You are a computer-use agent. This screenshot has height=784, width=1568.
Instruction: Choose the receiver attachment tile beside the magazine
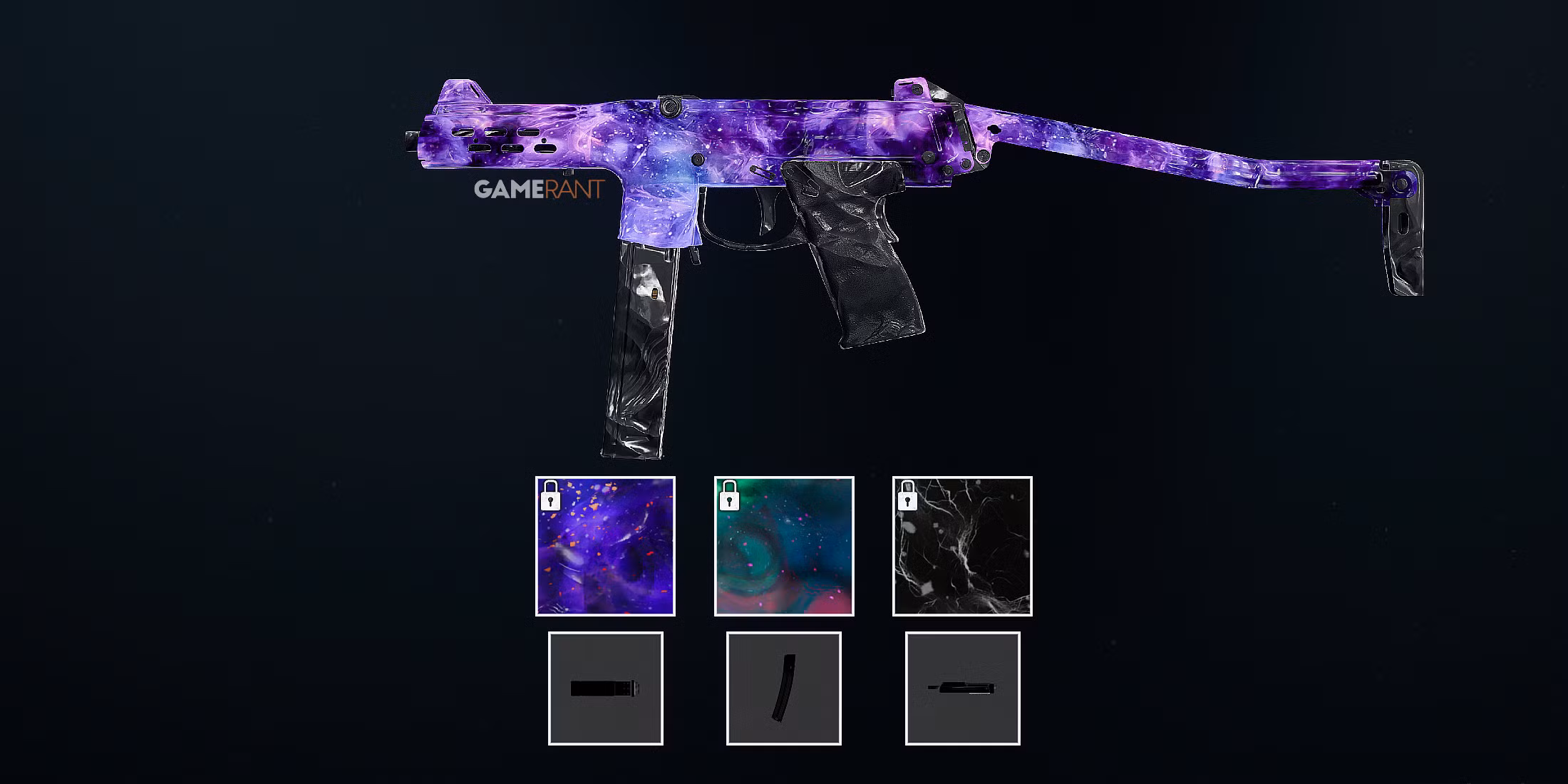(x=962, y=688)
